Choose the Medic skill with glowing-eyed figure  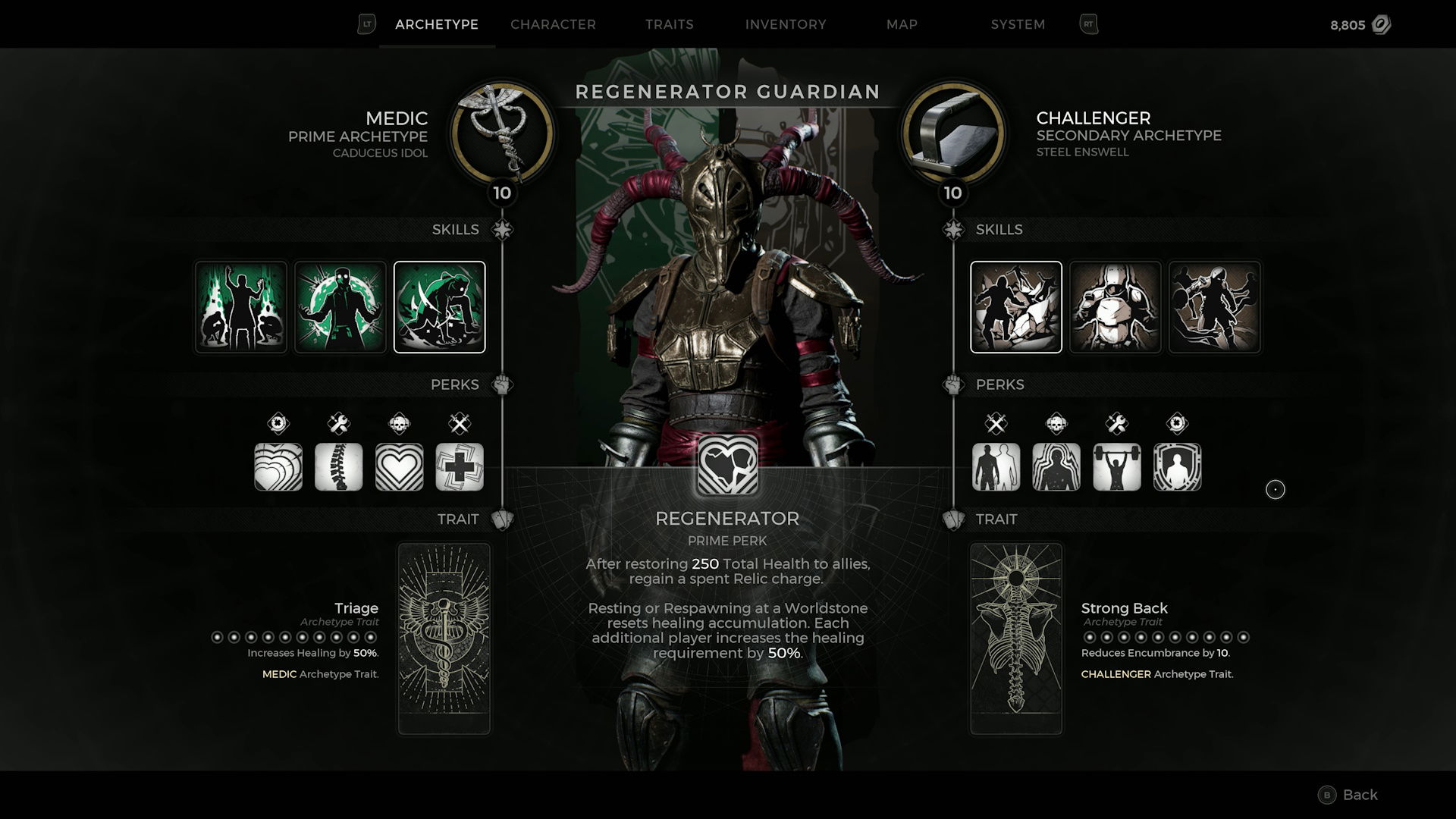[x=340, y=307]
